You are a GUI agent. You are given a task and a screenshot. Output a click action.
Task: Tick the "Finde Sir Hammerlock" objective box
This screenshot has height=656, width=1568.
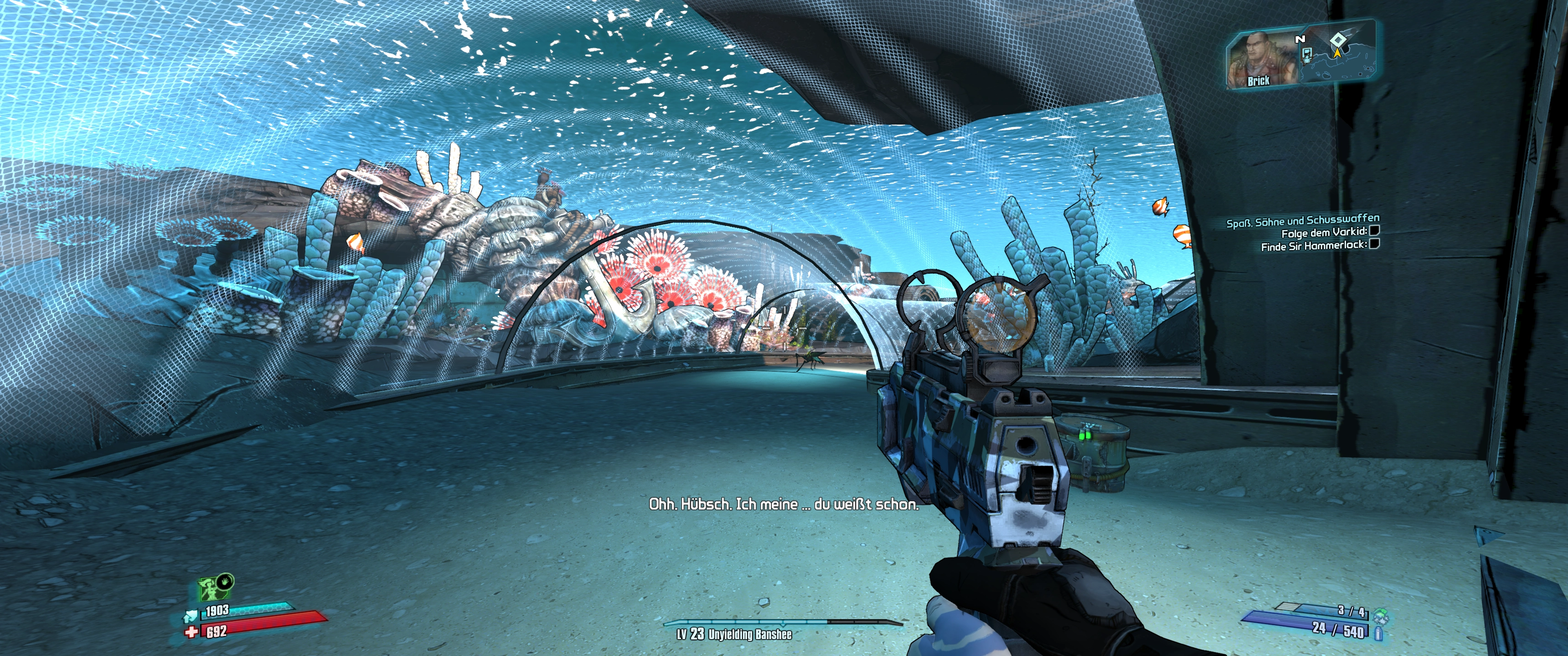(x=1374, y=244)
